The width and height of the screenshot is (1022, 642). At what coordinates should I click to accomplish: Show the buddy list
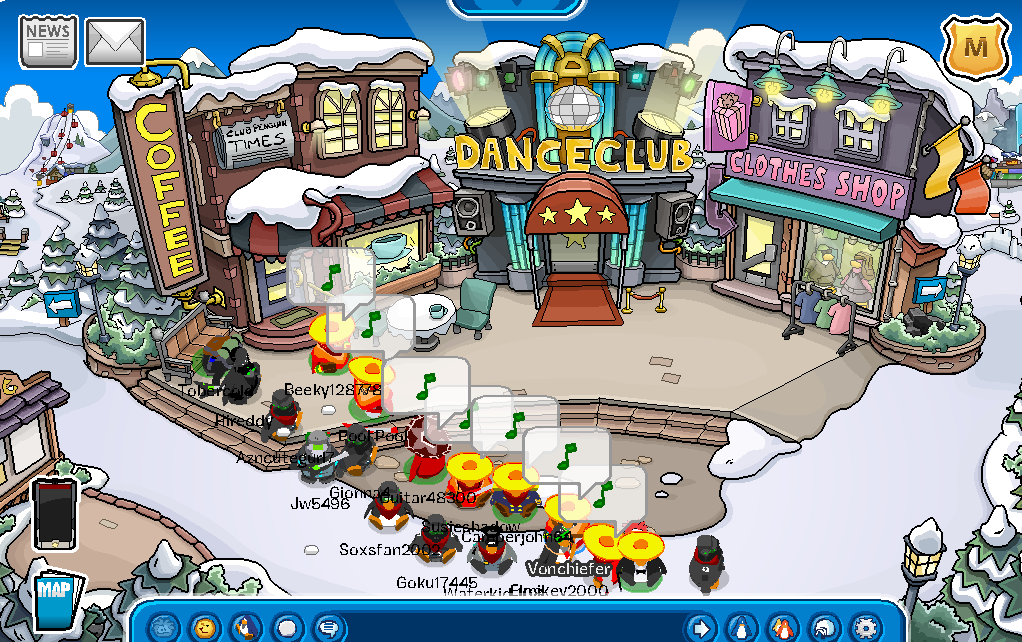tap(784, 627)
